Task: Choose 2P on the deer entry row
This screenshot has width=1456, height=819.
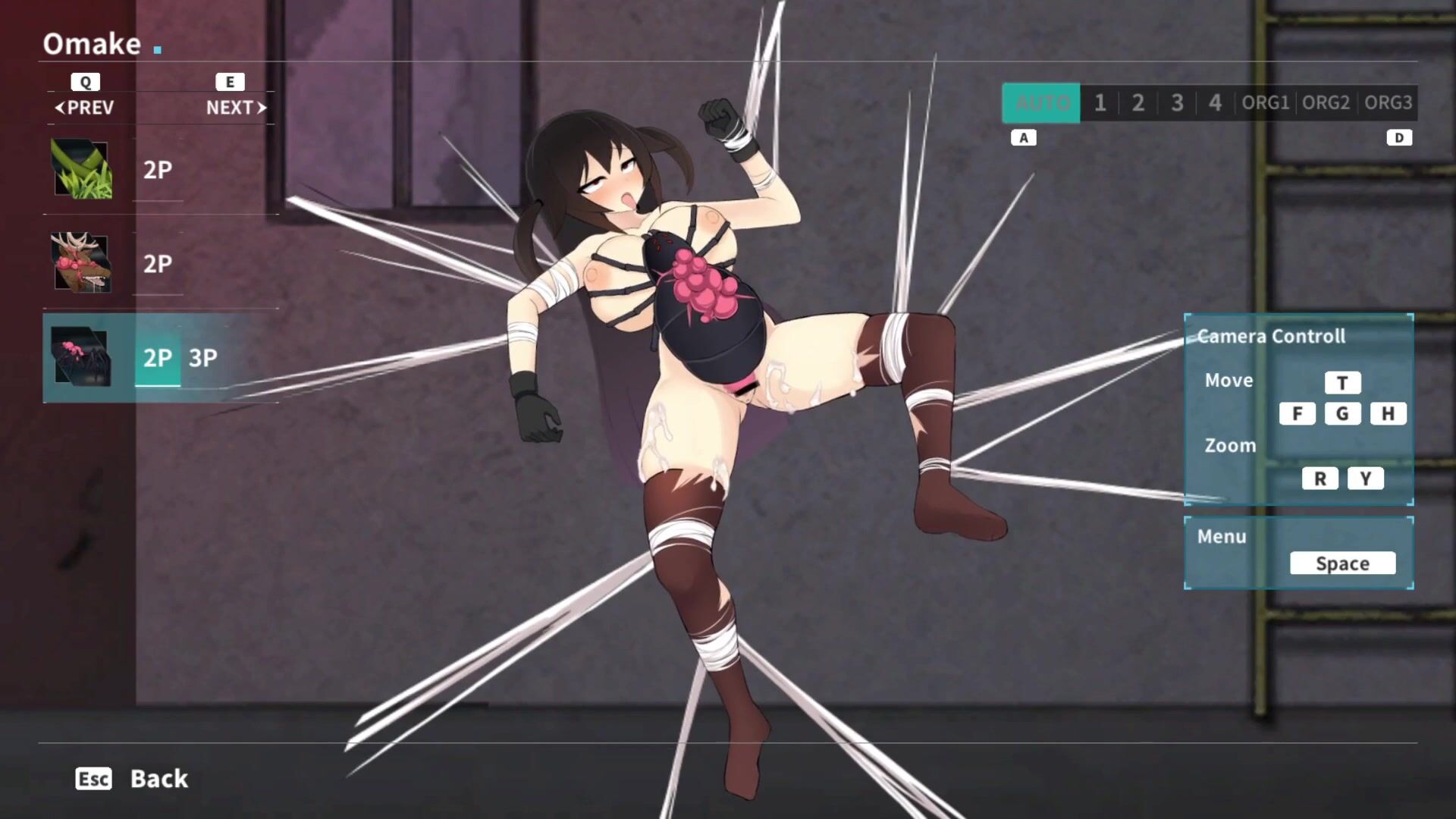Action: coord(158,264)
